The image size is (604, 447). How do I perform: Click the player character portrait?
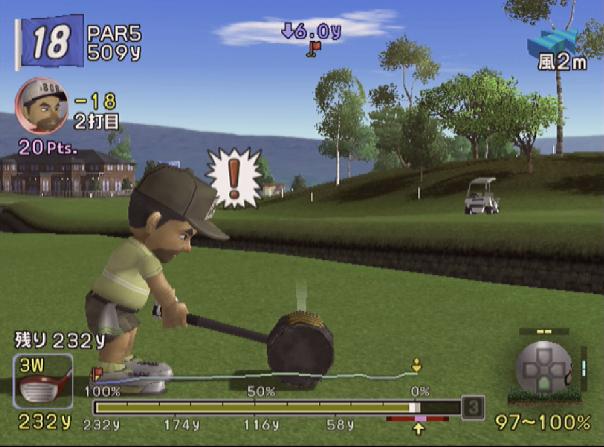[40, 104]
